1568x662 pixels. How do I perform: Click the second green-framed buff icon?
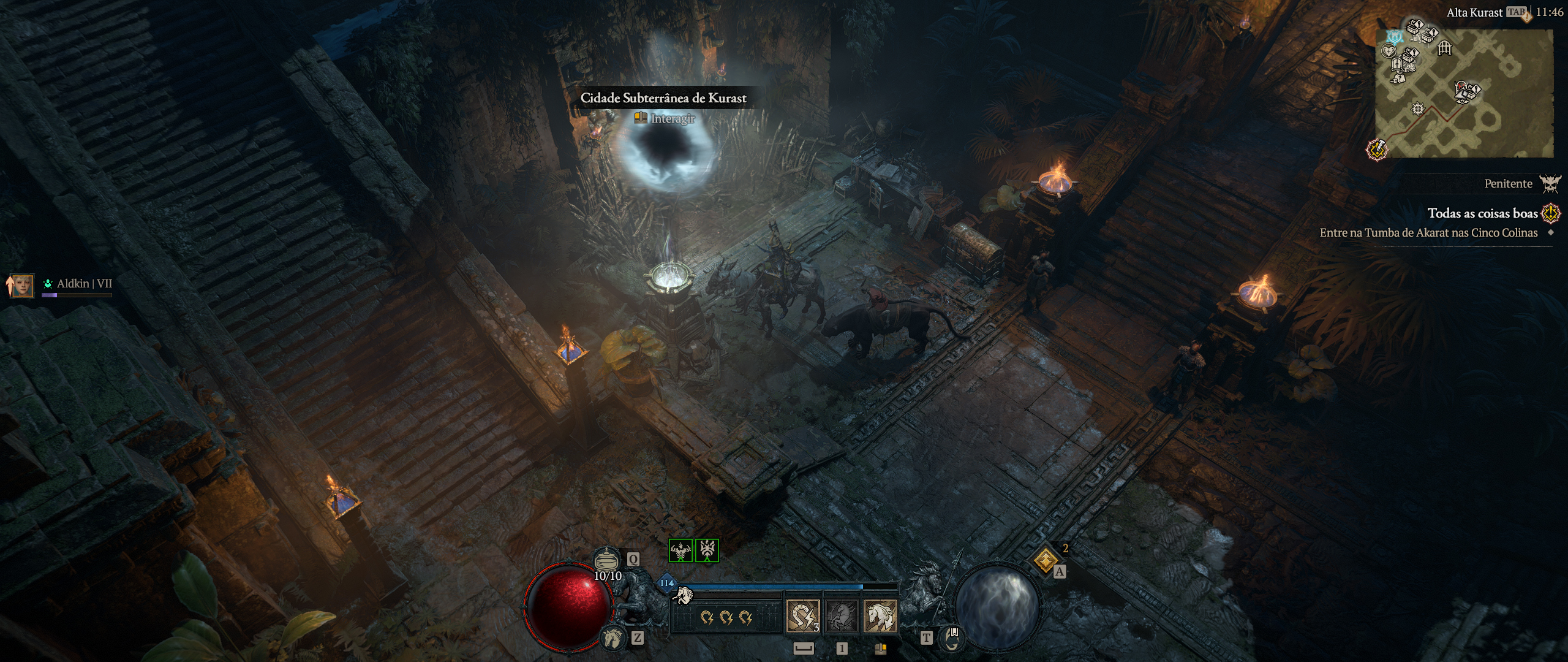point(707,550)
